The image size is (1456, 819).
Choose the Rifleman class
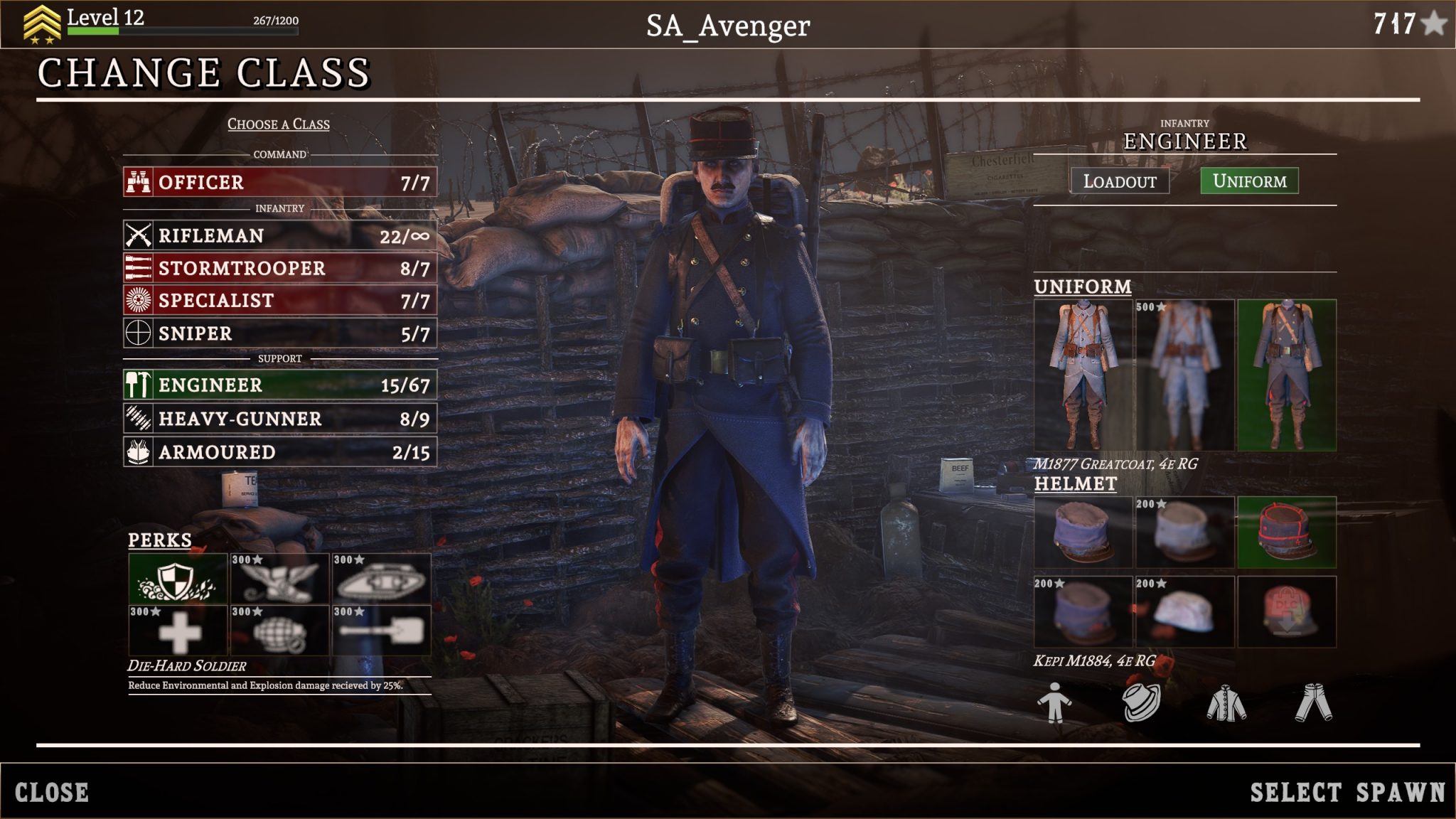(x=279, y=235)
